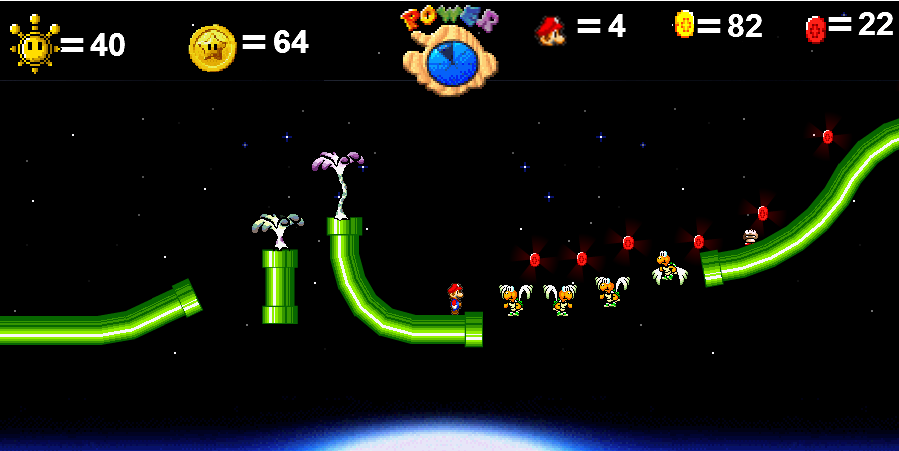This screenshot has width=899, height=451.
Task: Select the red coin icon in the HUD
Action: (815, 29)
